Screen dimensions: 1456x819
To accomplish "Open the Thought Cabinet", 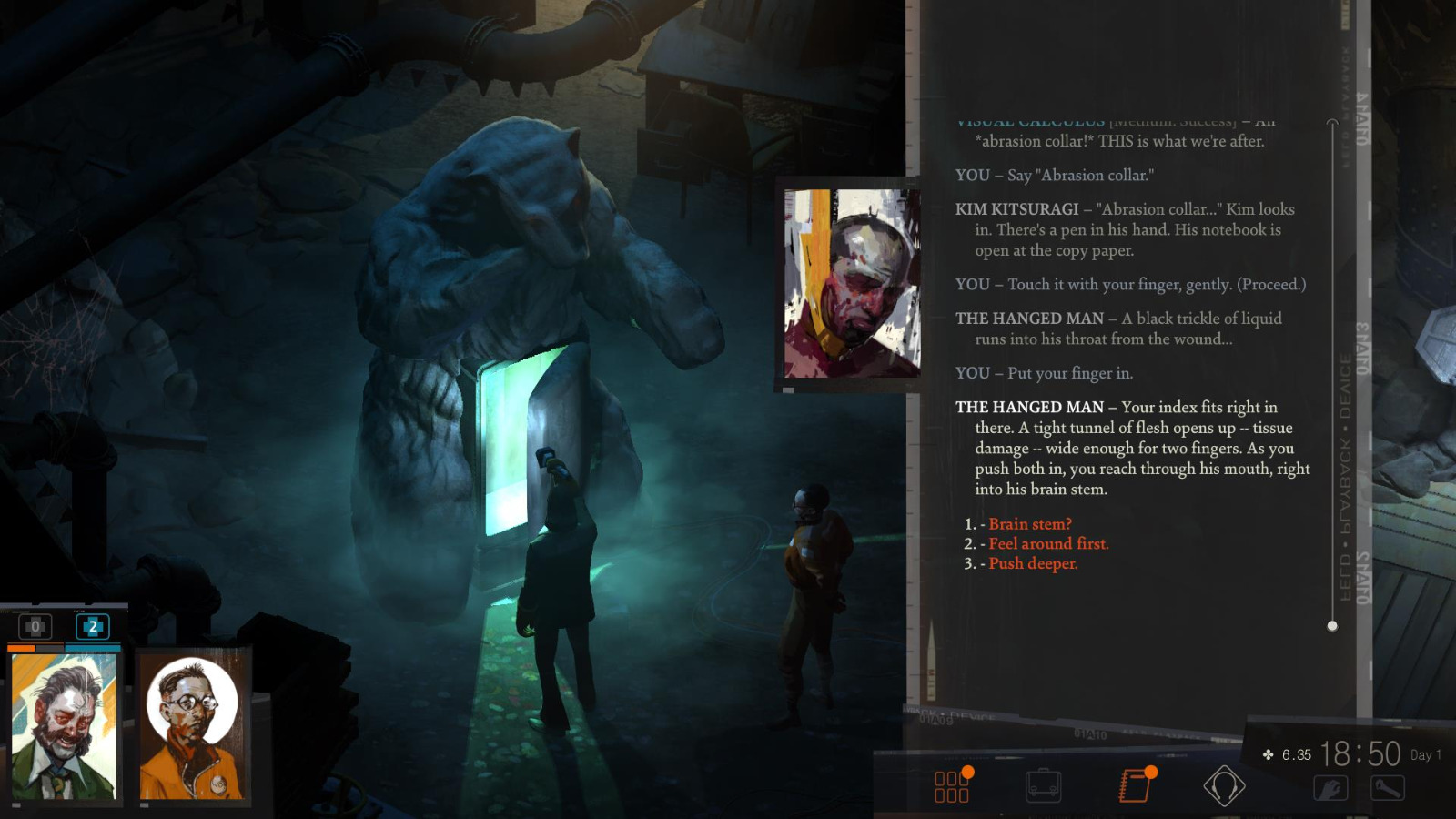I will pyautogui.click(x=953, y=784).
